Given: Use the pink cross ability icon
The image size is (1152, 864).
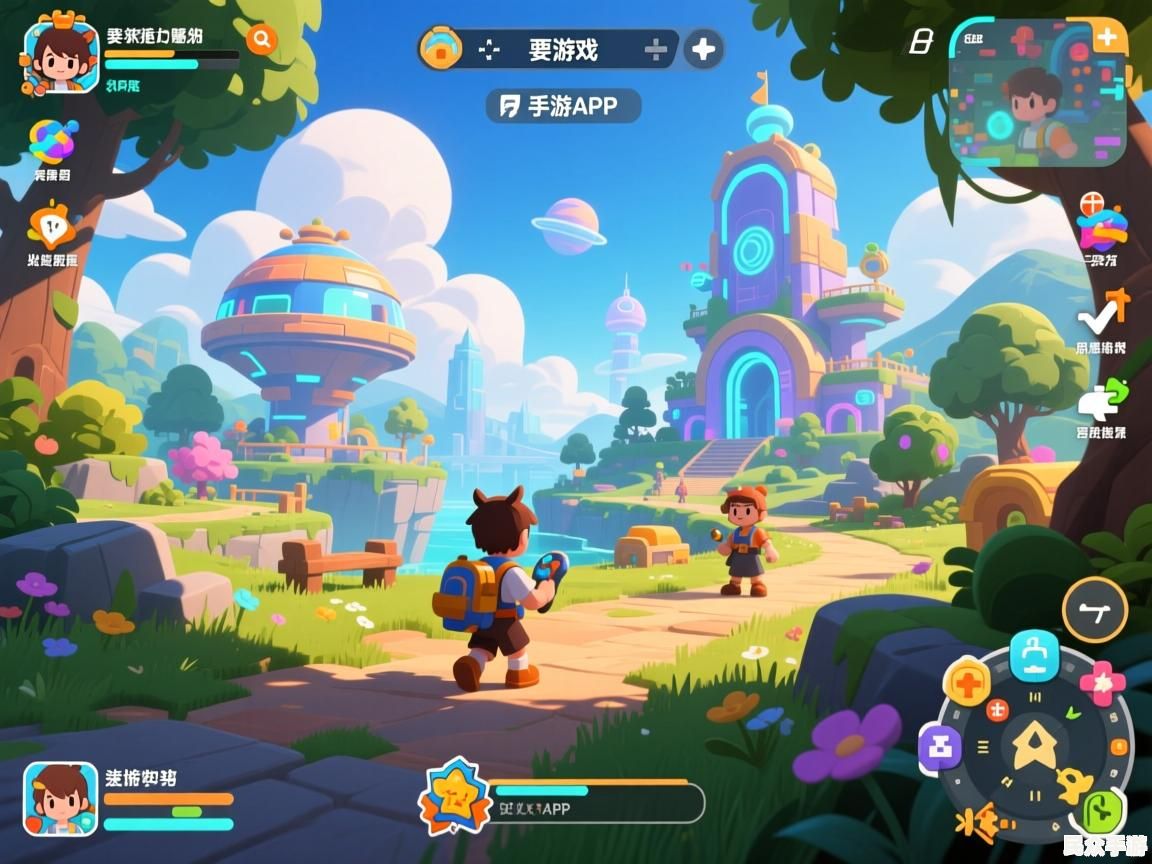Looking at the screenshot, I should point(1102,682).
